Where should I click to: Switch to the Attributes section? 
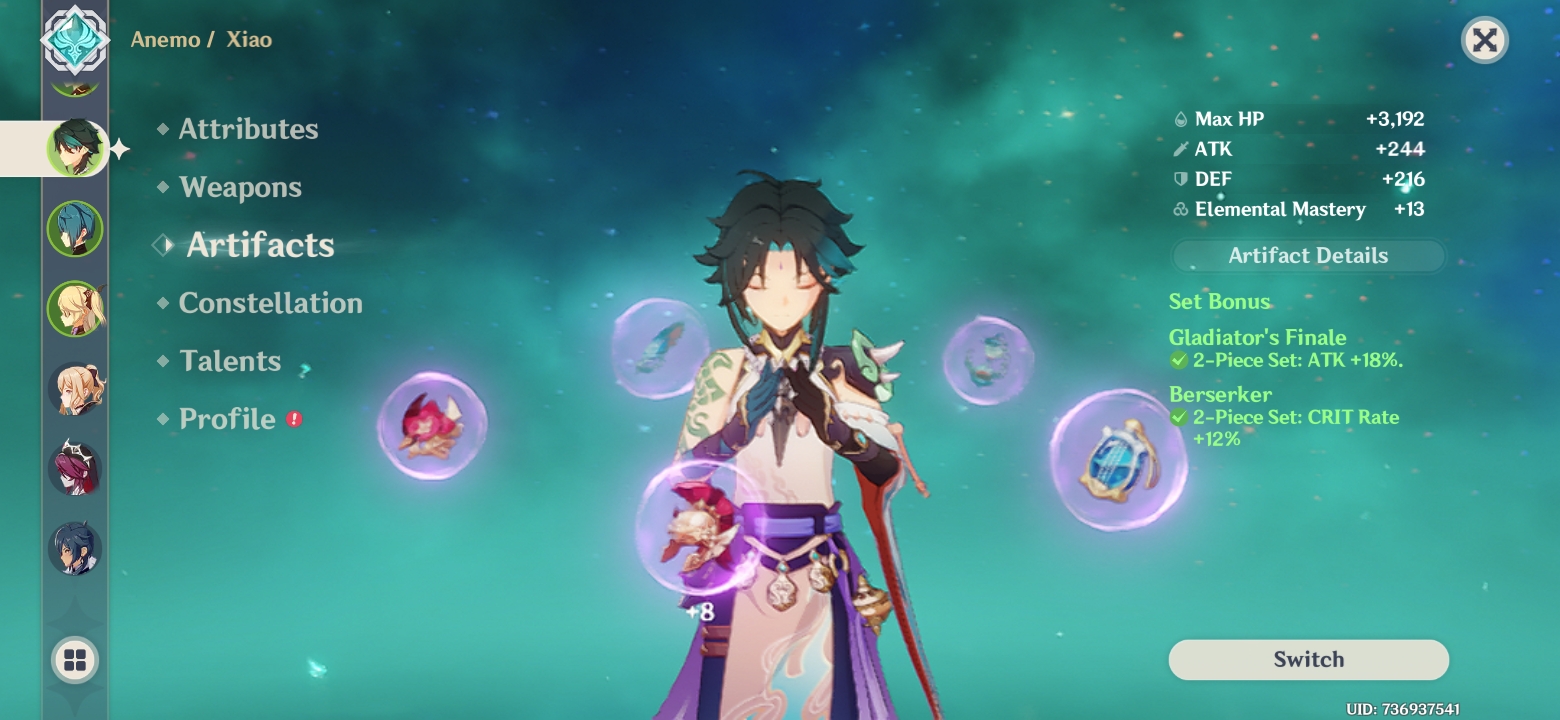[x=248, y=128]
